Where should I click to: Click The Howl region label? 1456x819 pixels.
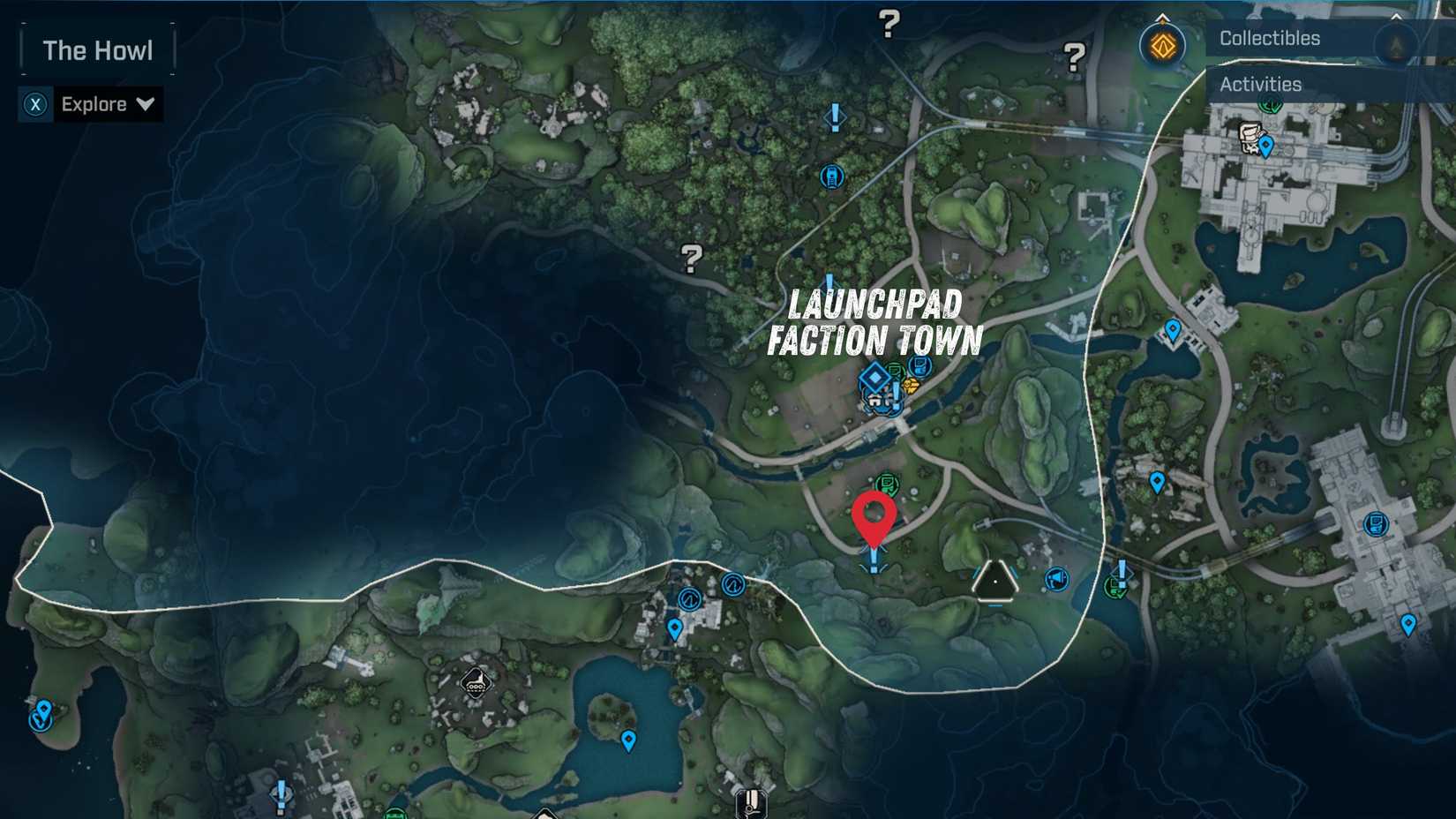(x=98, y=50)
